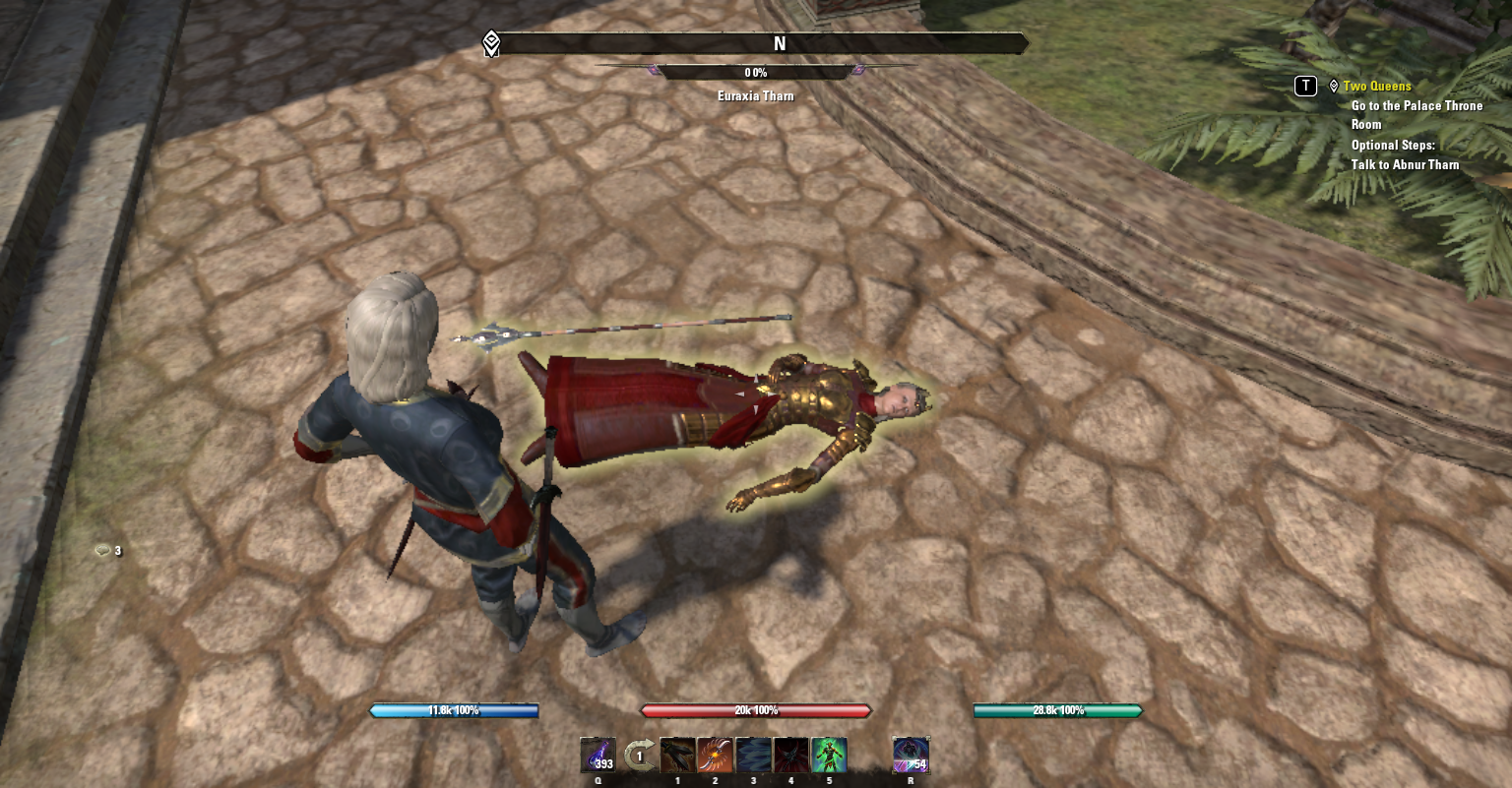Select the potion quickslot showing 393
Screen dimensions: 1512x788
[x=598, y=756]
